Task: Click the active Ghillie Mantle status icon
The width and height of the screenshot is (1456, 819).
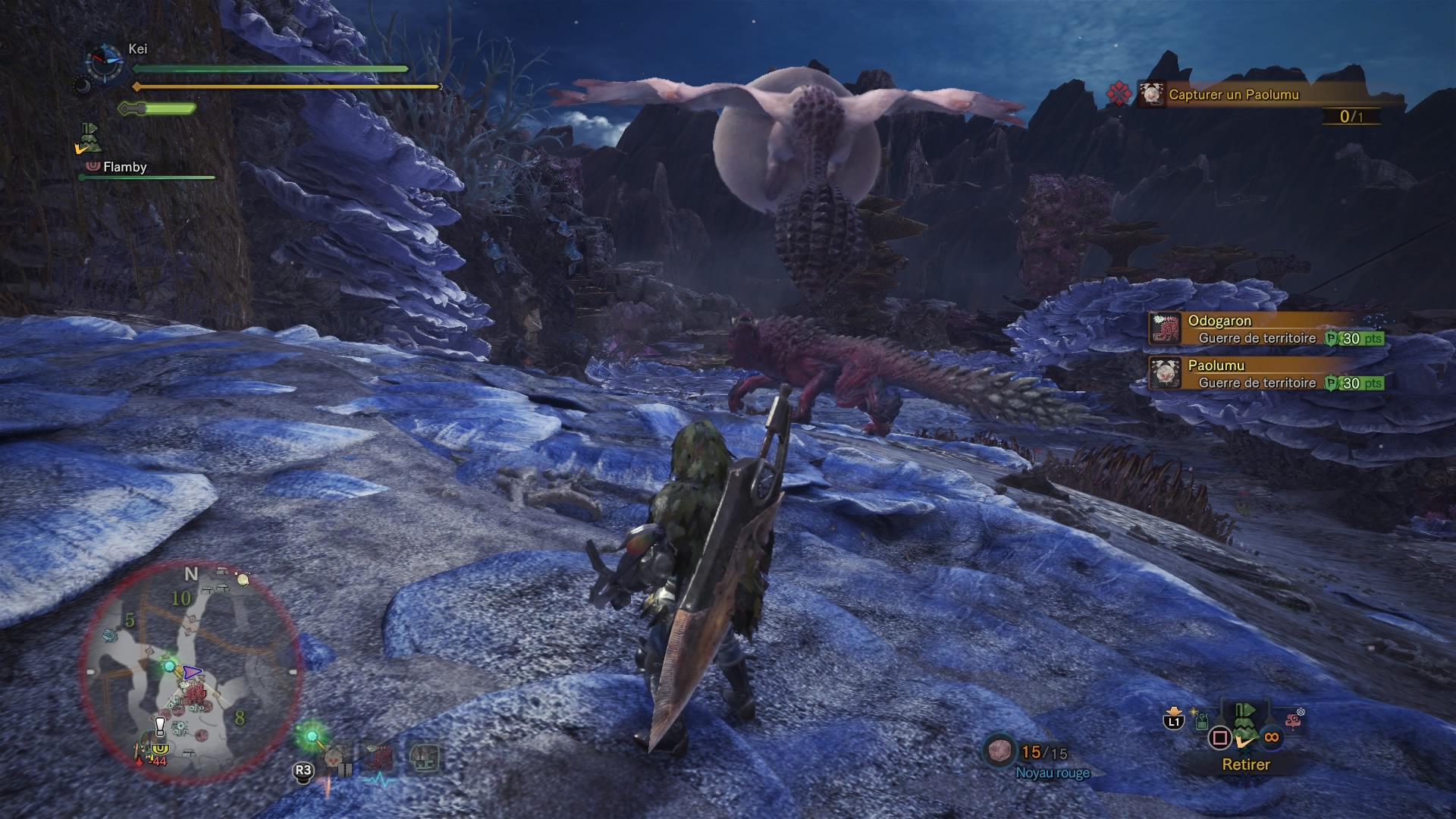Action: click(90, 139)
